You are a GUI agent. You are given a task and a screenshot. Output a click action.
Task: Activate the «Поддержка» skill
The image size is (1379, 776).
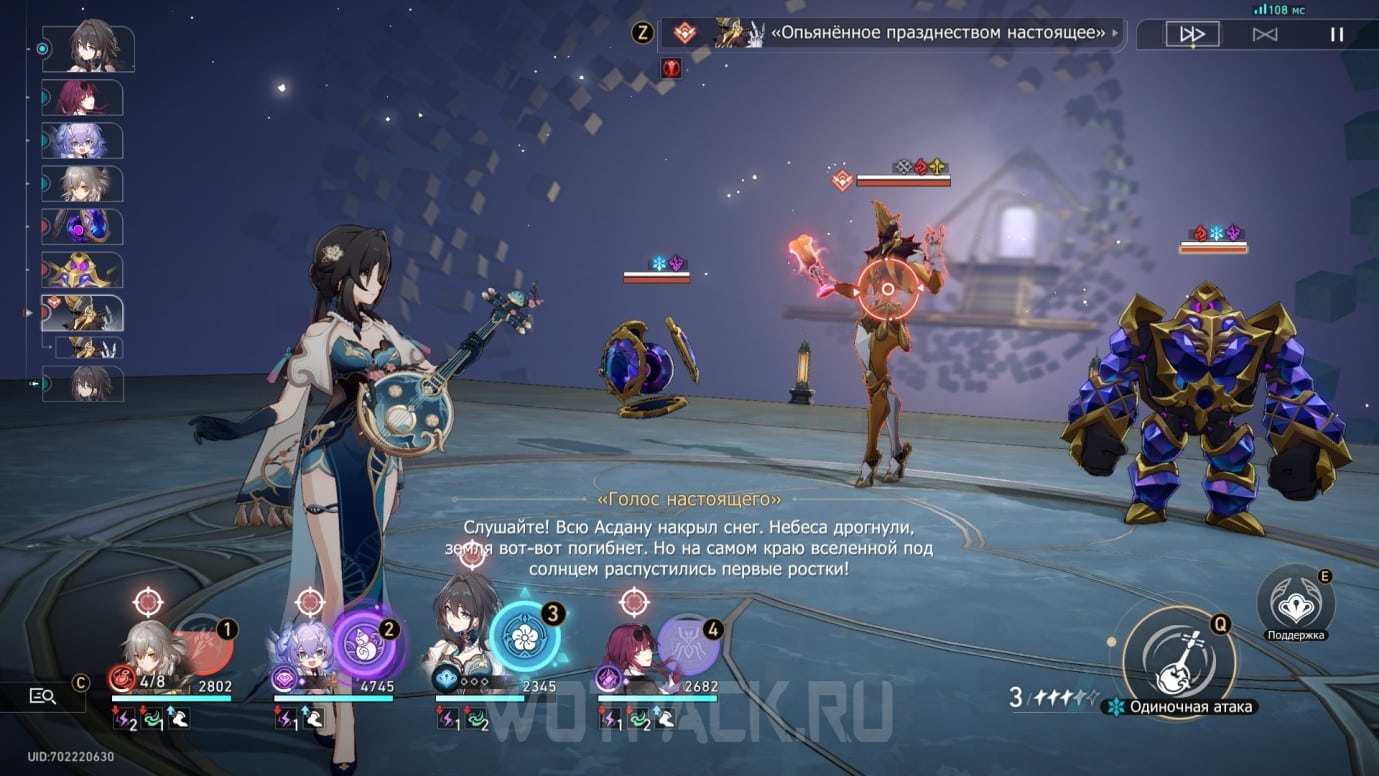1296,604
